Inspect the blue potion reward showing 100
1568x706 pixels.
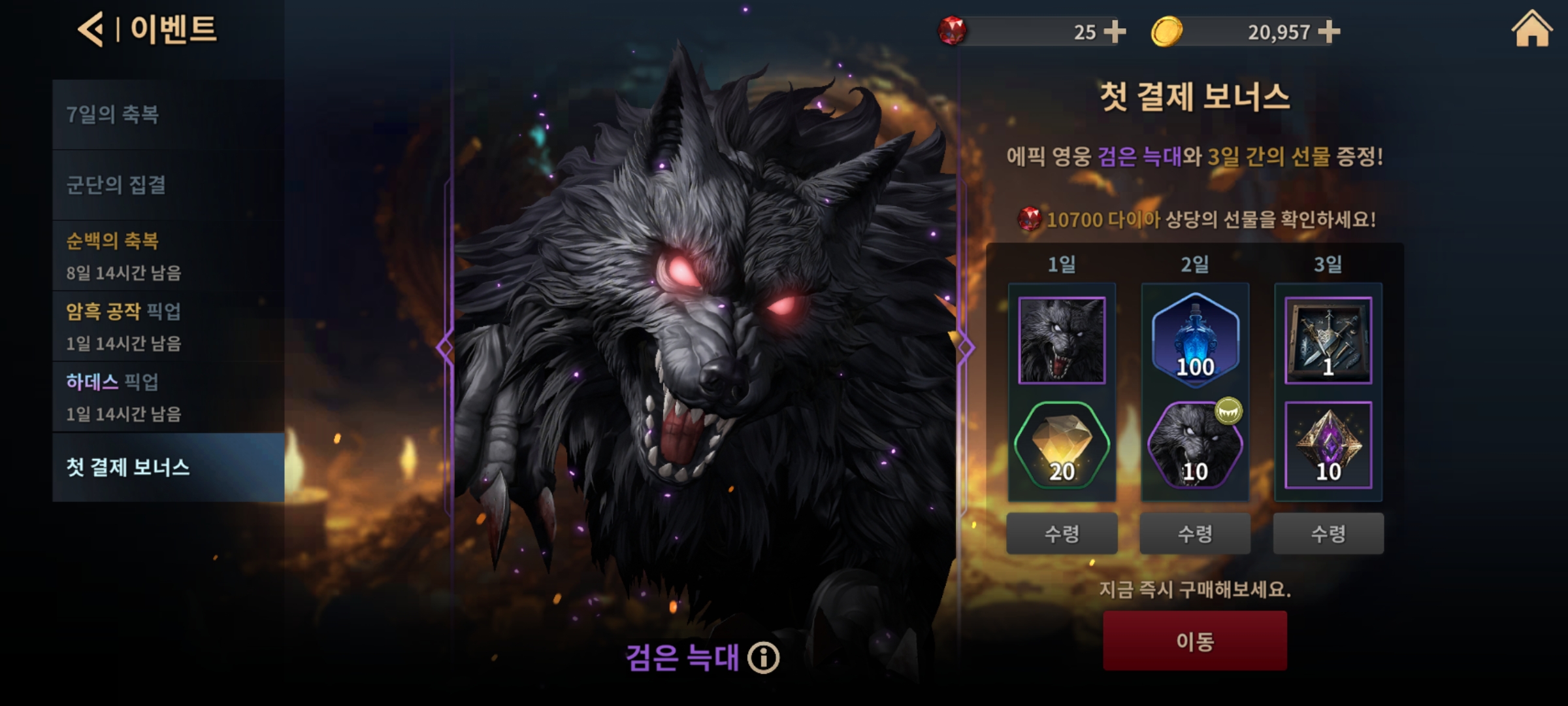tap(1195, 340)
